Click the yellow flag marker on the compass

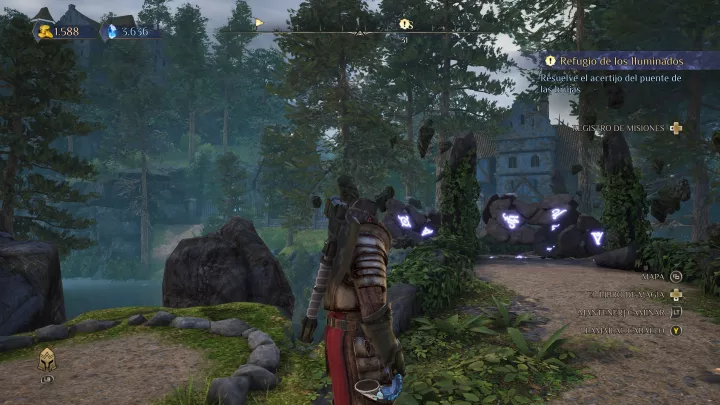(260, 21)
